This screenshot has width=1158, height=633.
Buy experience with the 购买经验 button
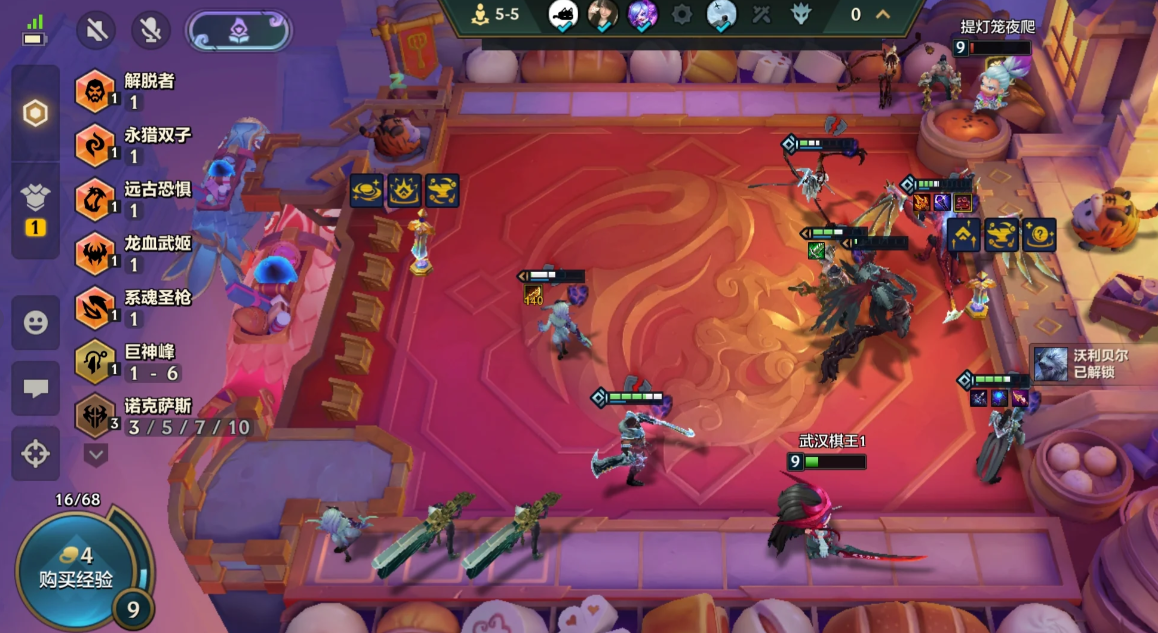[x=74, y=568]
